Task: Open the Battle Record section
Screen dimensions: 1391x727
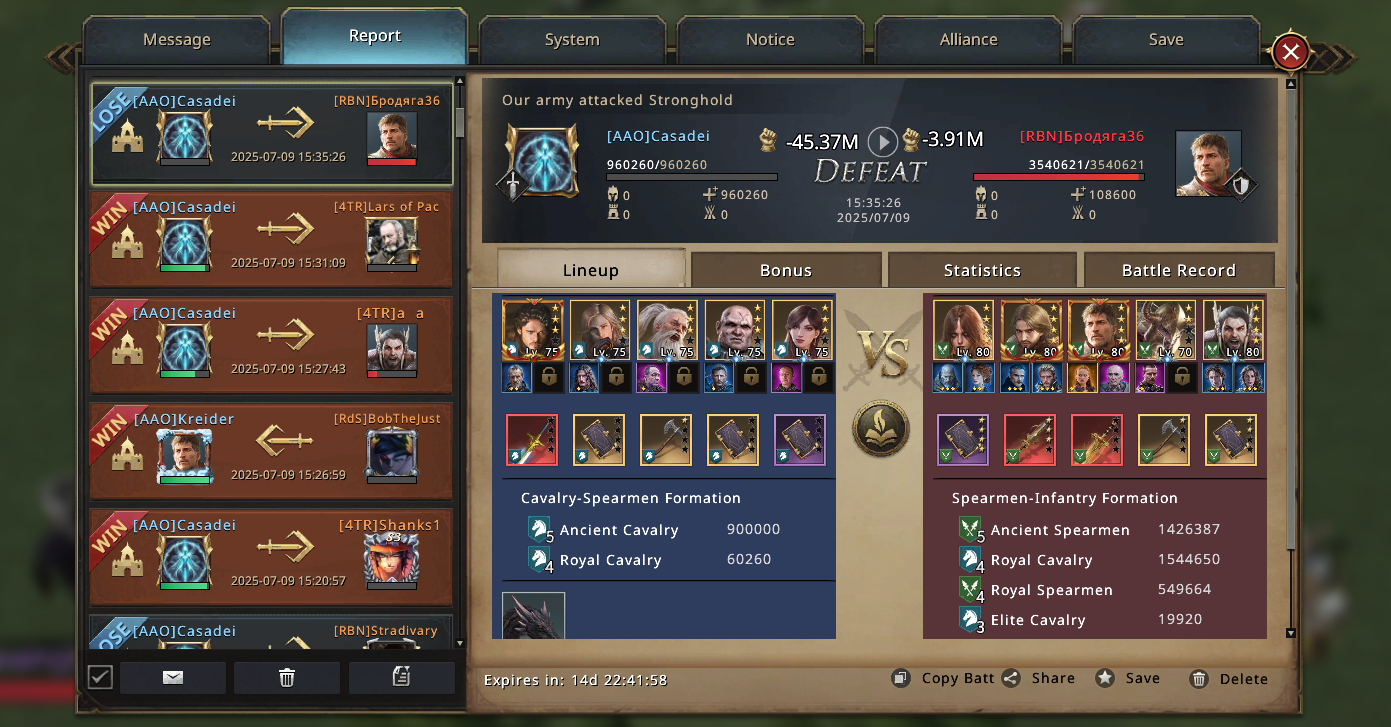Action: [1178, 270]
